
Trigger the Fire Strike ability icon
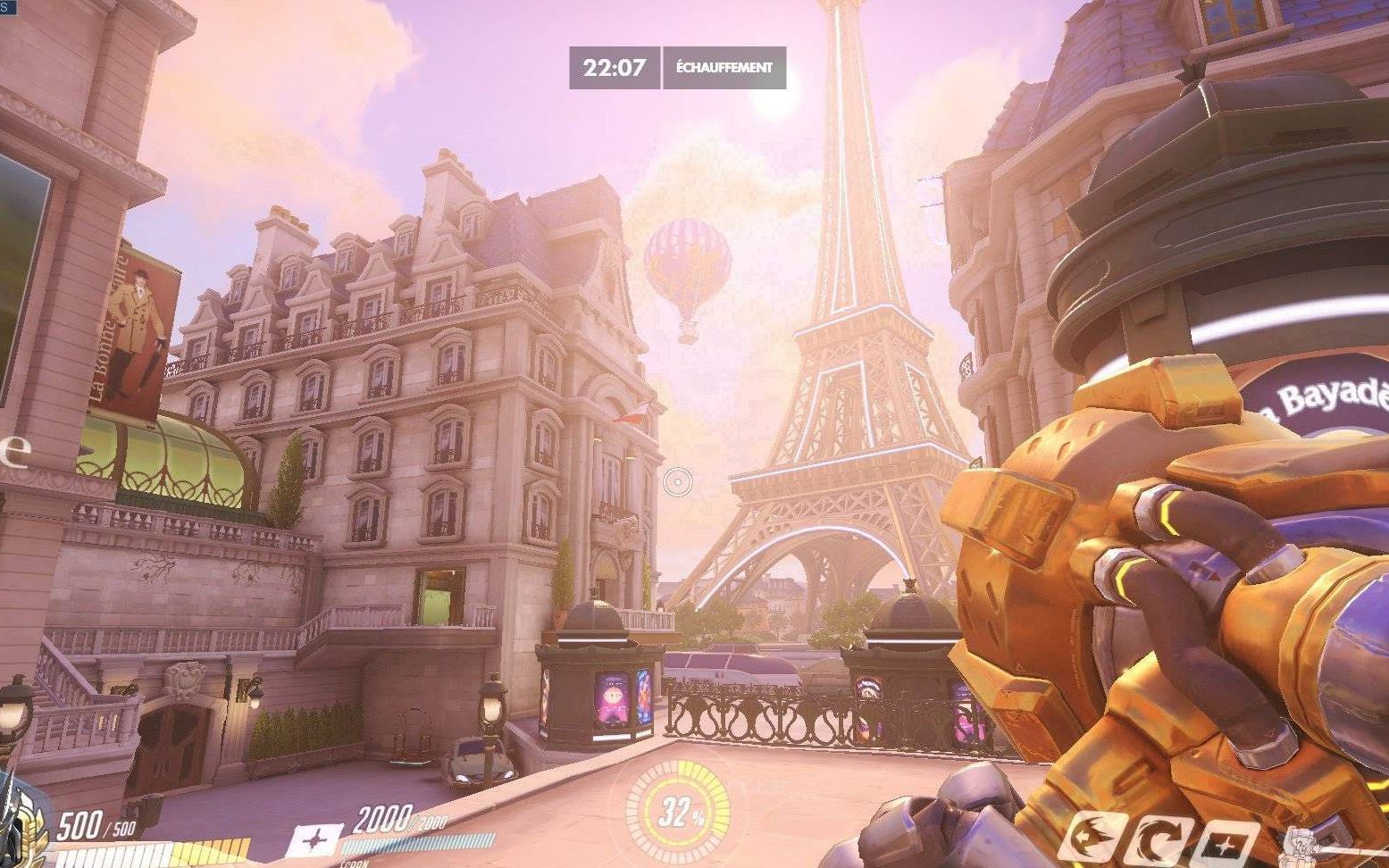(1159, 841)
